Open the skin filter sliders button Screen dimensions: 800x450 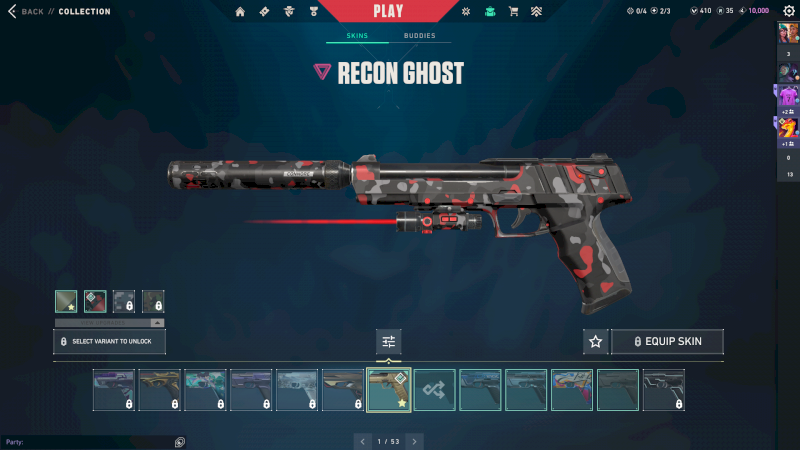388,342
